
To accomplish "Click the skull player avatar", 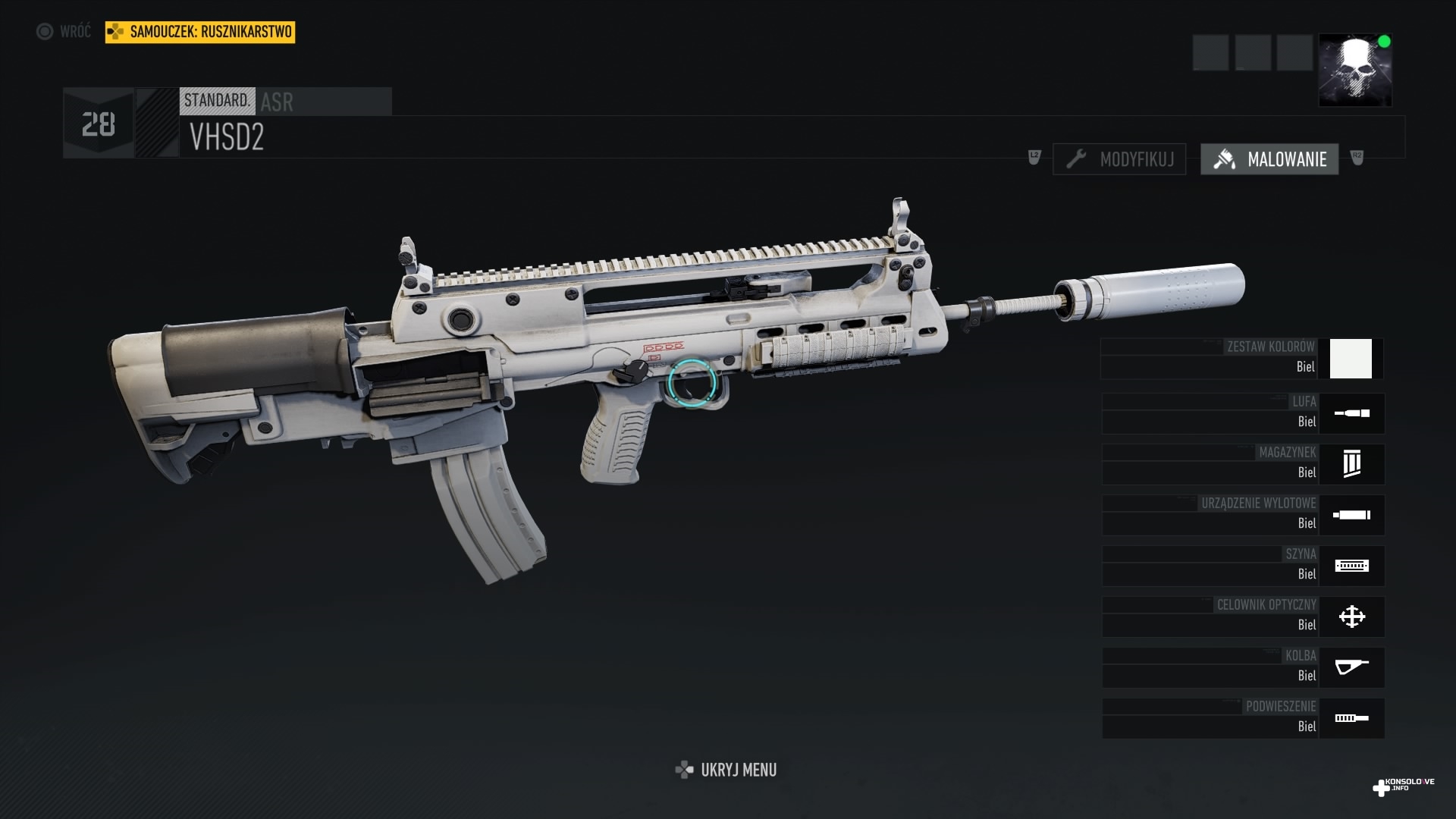I will pyautogui.click(x=1355, y=70).
